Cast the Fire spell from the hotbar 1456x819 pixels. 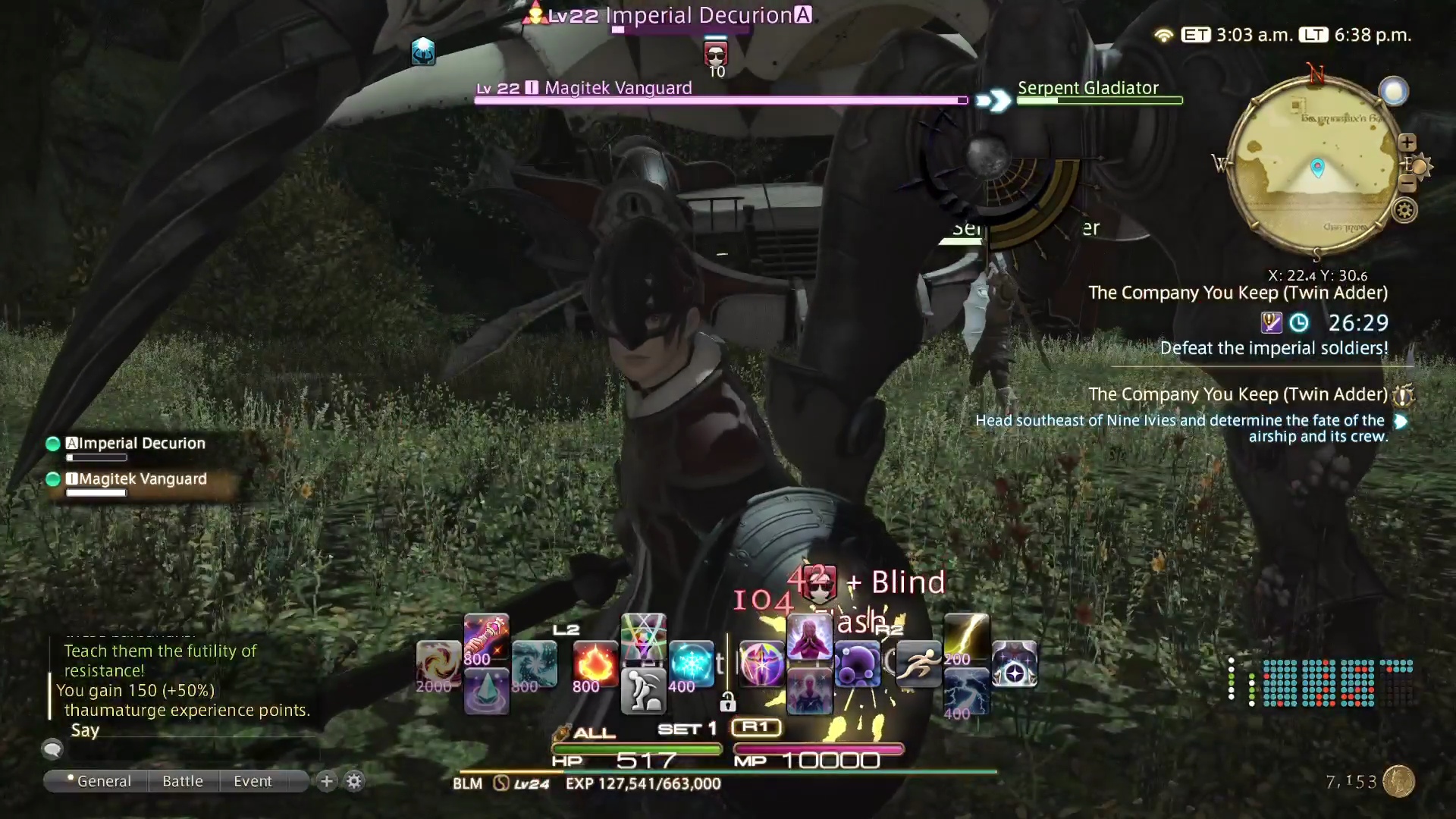tap(595, 664)
